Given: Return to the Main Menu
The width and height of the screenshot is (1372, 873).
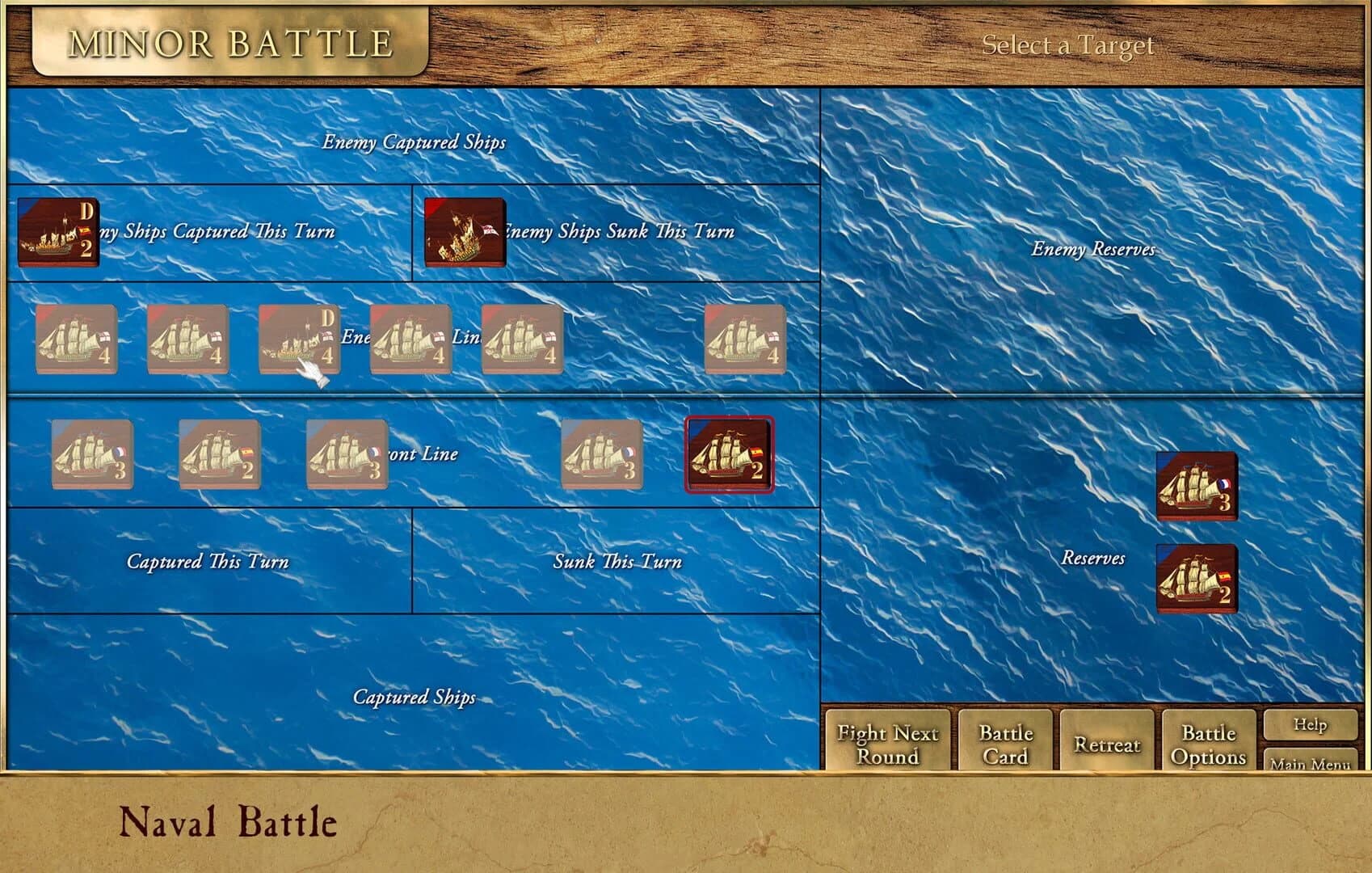Looking at the screenshot, I should pos(1311,764).
